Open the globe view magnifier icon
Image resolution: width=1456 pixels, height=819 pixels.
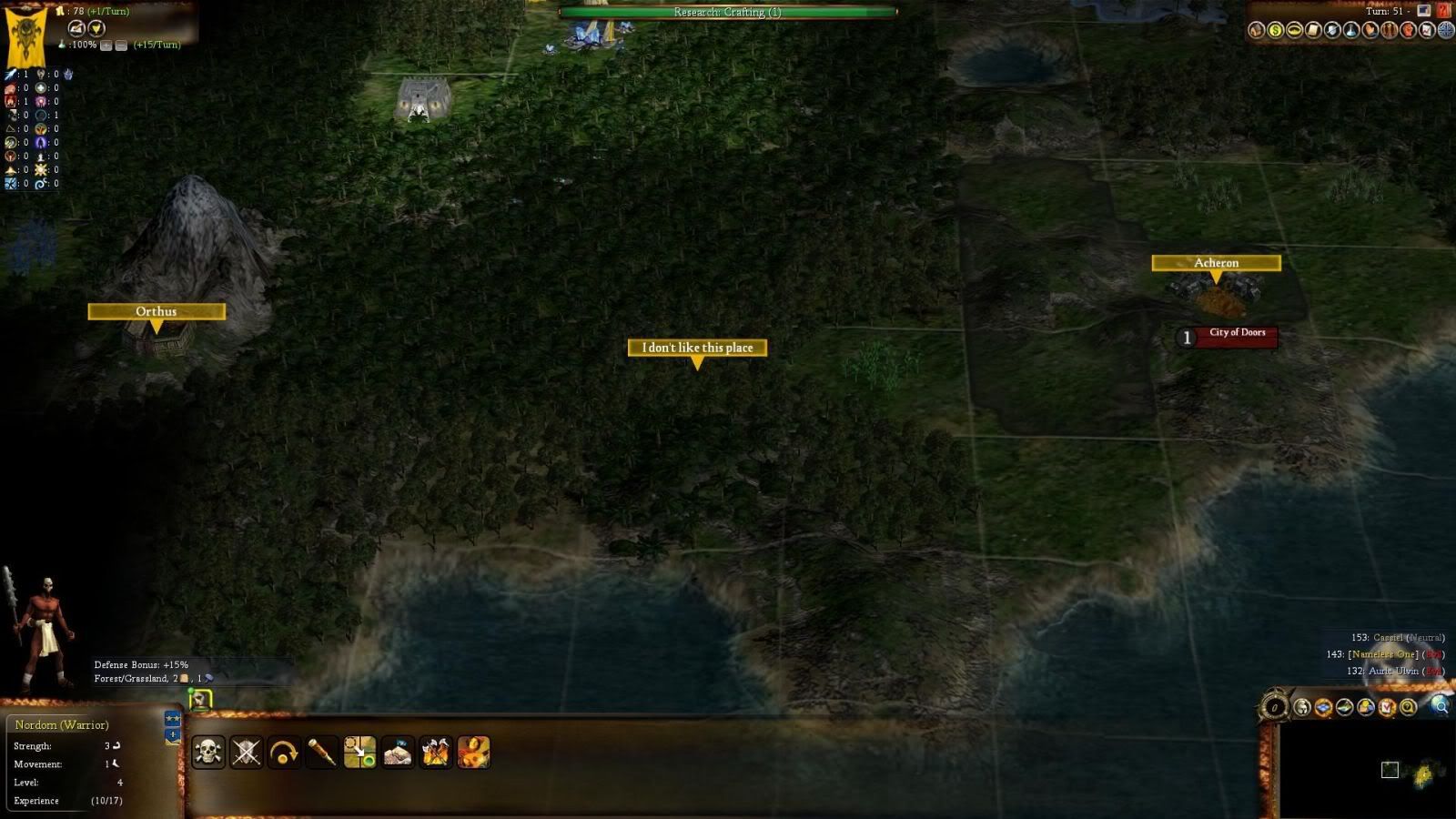coord(1440,706)
